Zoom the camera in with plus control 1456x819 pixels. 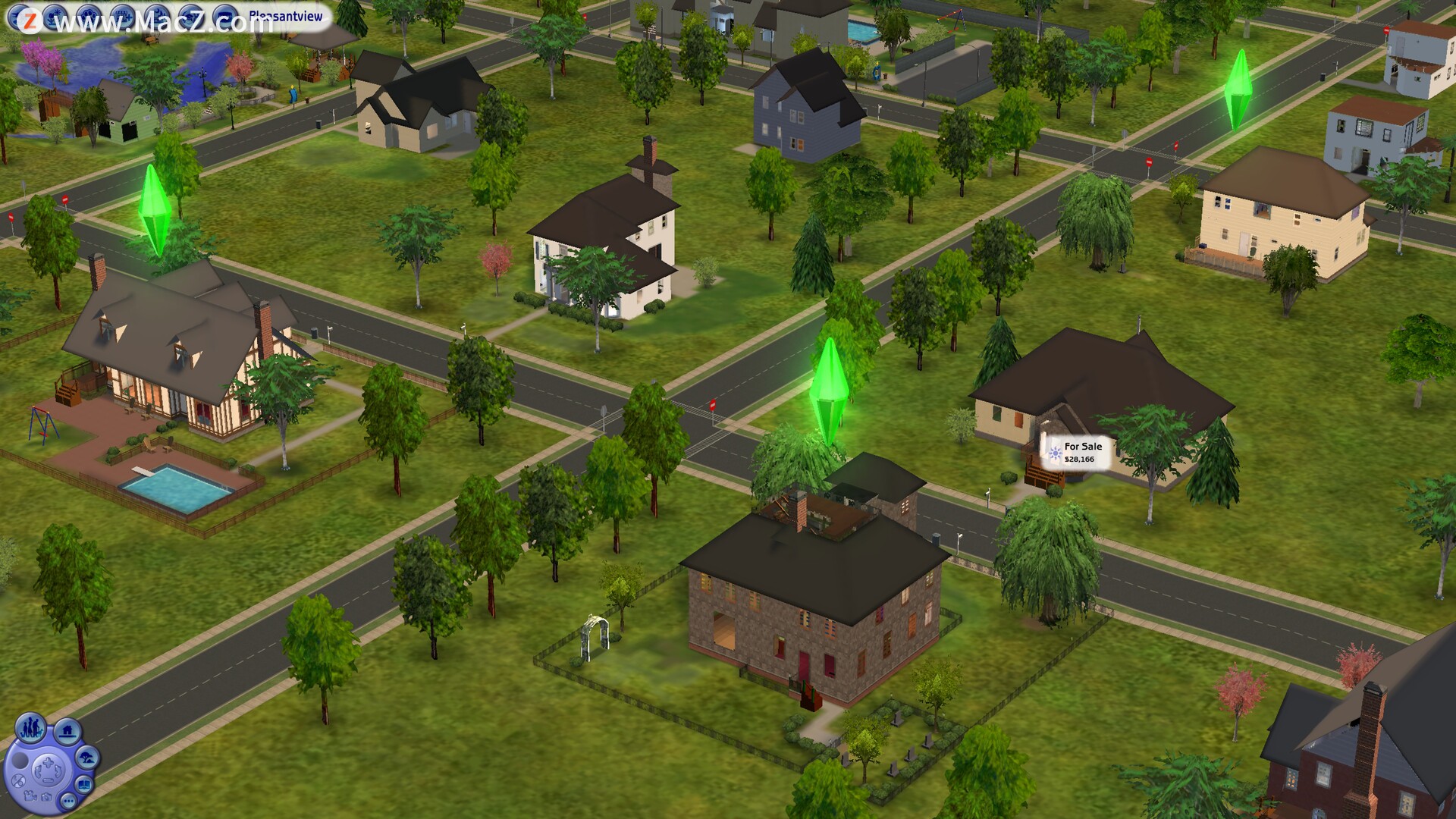[x=49, y=762]
